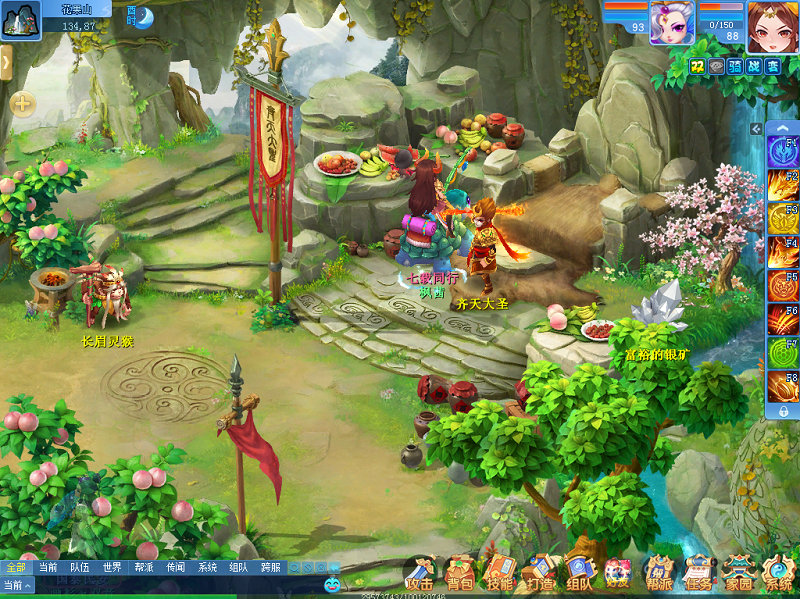Expand the golden arrow side panel
The height and width of the screenshot is (599, 800).
tap(5, 63)
